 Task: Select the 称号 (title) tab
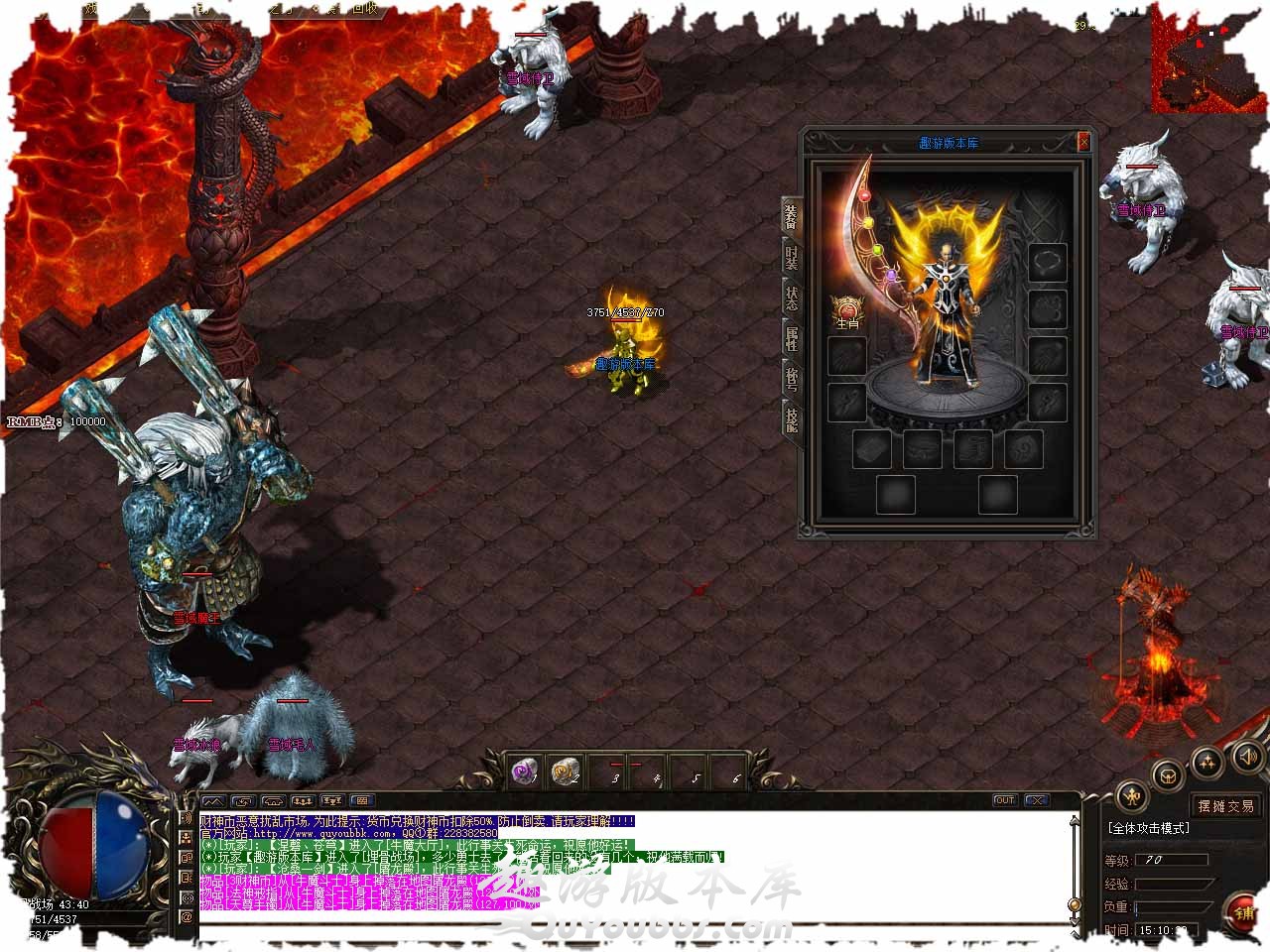(791, 380)
